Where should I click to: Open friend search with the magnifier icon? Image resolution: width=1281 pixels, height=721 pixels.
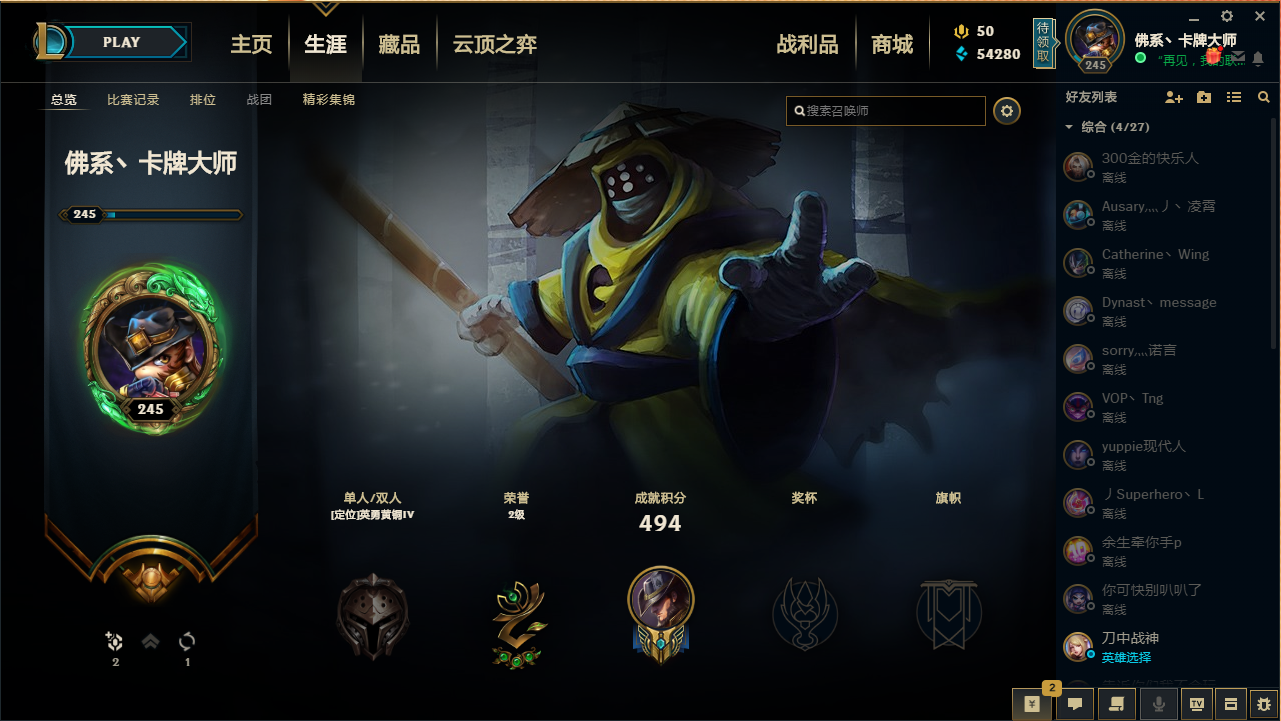coord(1263,97)
